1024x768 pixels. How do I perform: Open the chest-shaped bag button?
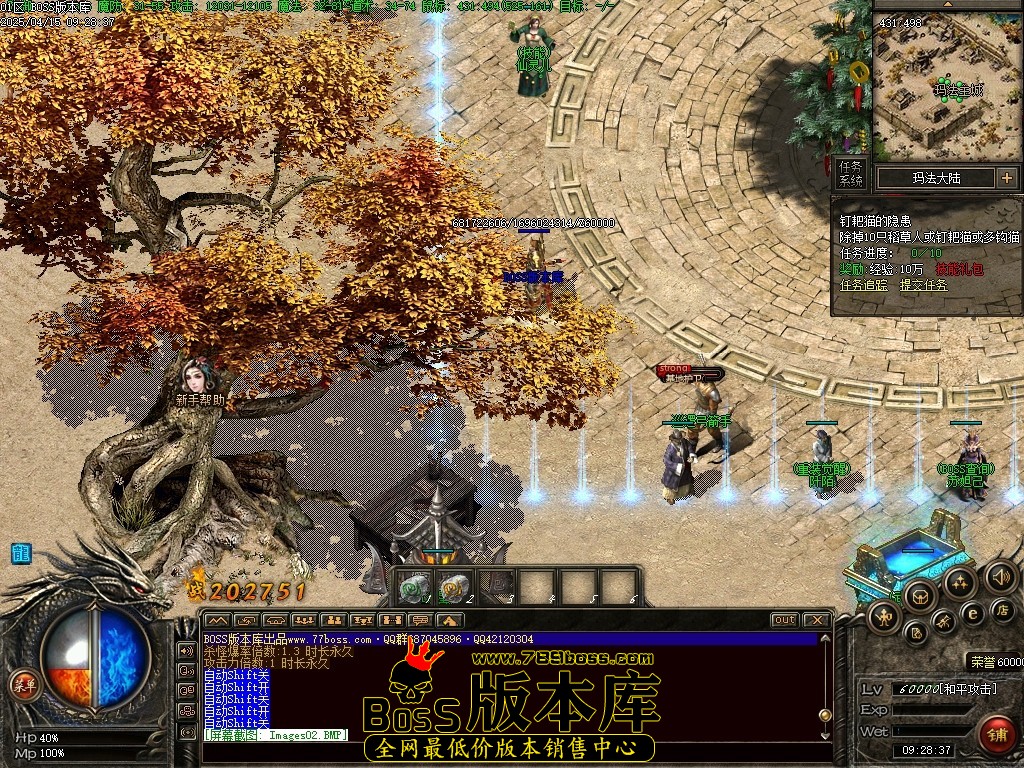(922, 596)
